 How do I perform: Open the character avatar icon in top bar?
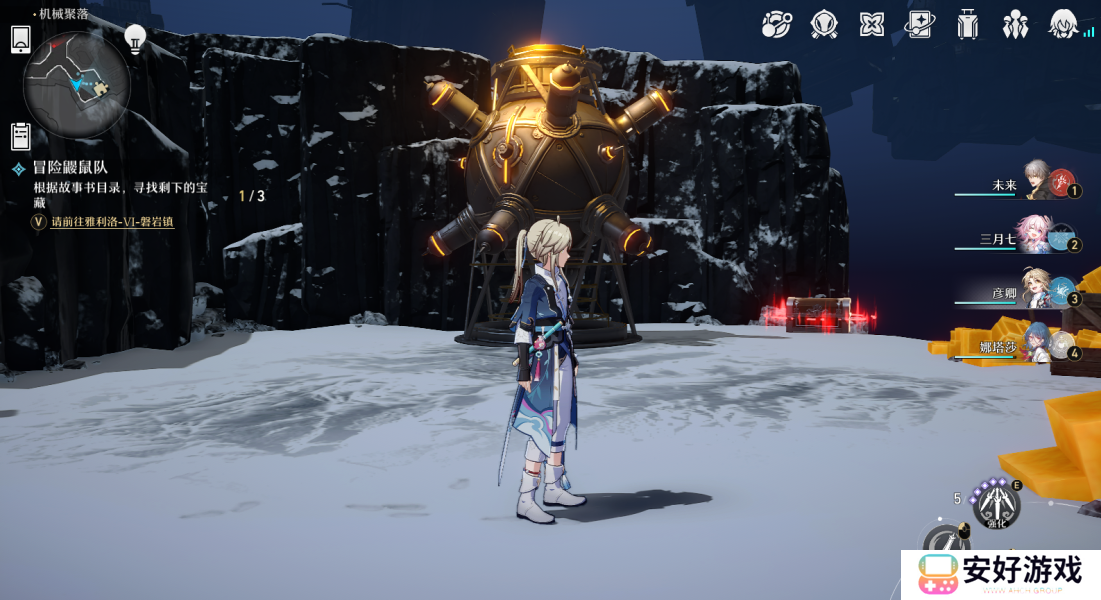pyautogui.click(x=1063, y=24)
